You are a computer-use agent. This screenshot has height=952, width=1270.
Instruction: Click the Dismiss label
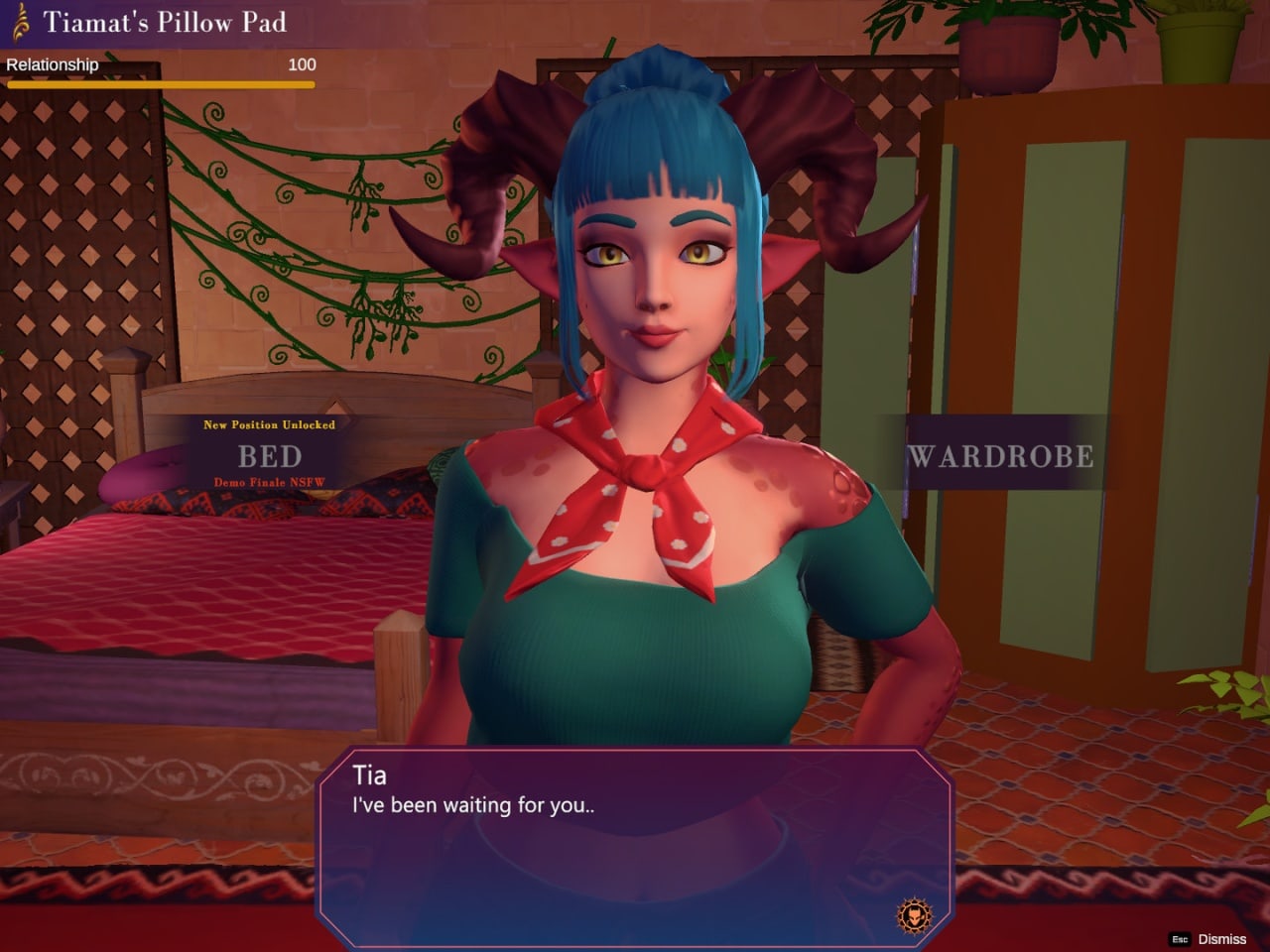pos(1221,939)
